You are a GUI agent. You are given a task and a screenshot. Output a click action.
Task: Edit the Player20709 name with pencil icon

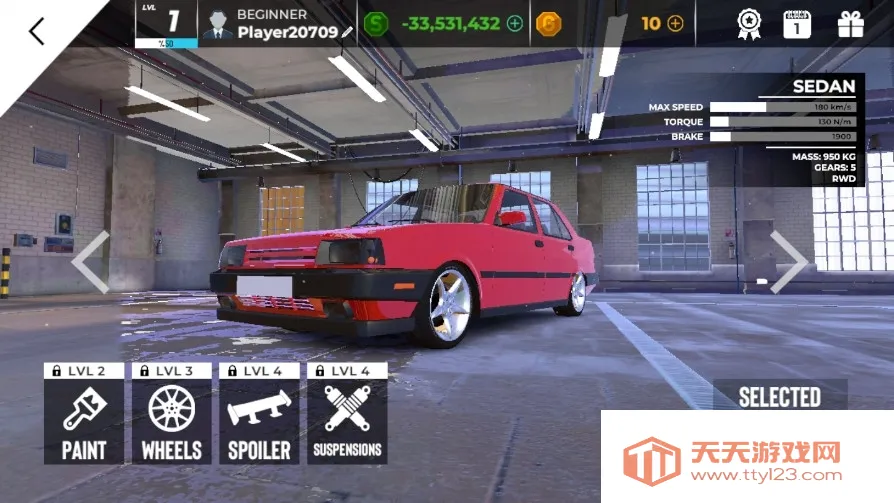(x=347, y=32)
